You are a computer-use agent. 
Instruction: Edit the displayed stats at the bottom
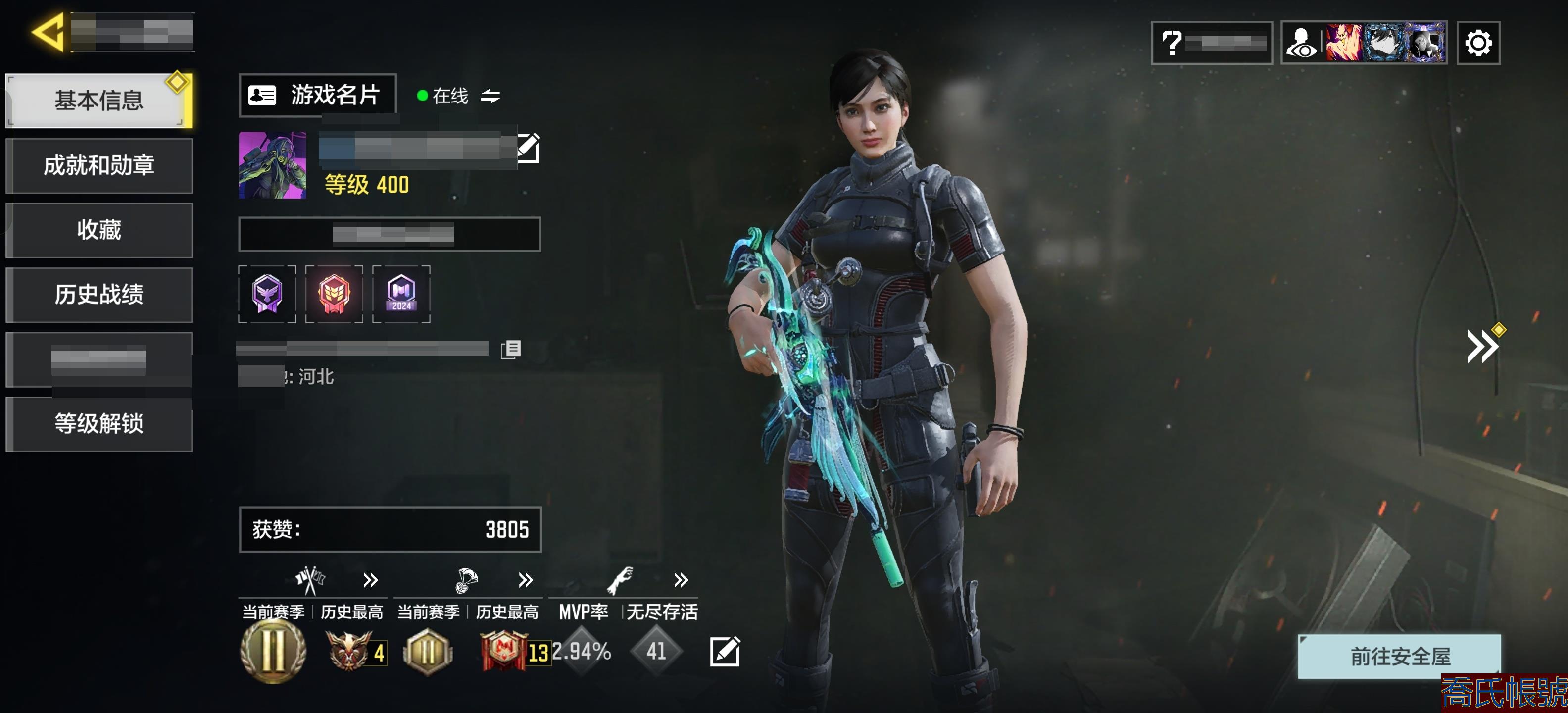(x=724, y=652)
